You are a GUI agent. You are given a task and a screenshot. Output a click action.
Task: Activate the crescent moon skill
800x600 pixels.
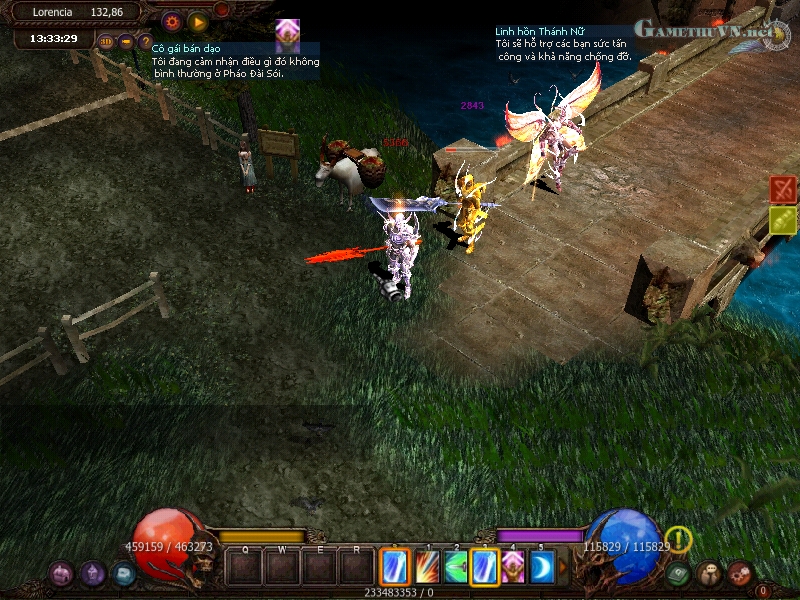coord(541,567)
